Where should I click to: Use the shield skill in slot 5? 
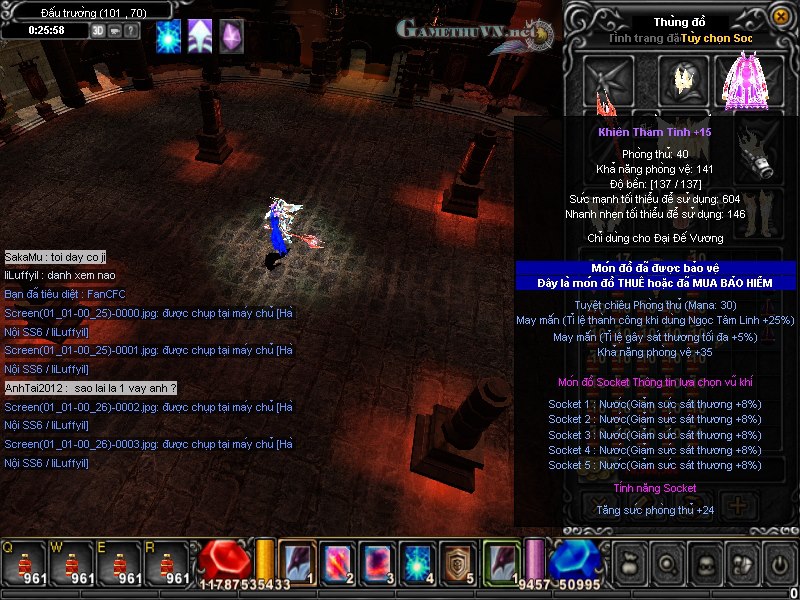click(x=459, y=562)
